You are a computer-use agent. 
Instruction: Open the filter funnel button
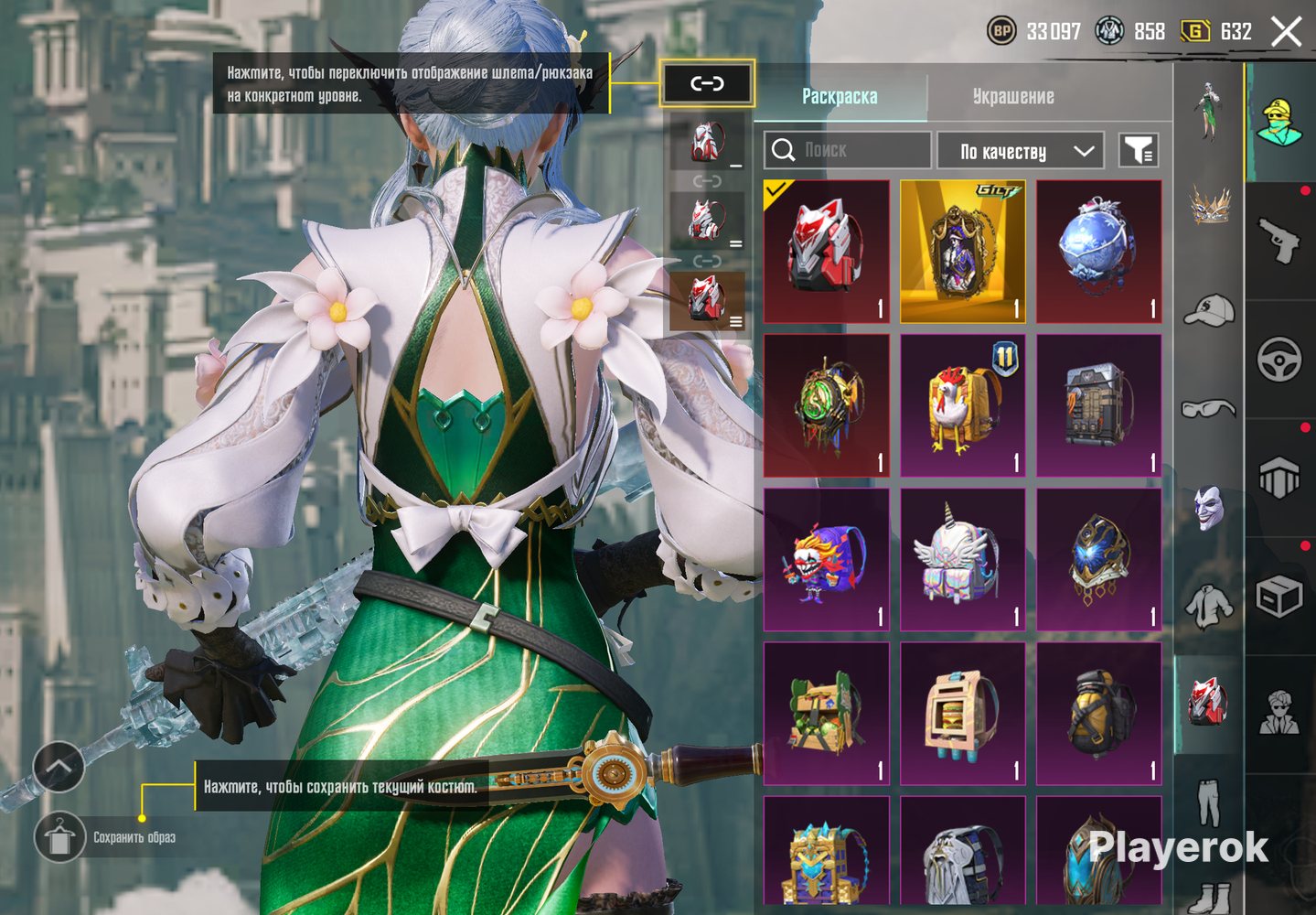1139,151
